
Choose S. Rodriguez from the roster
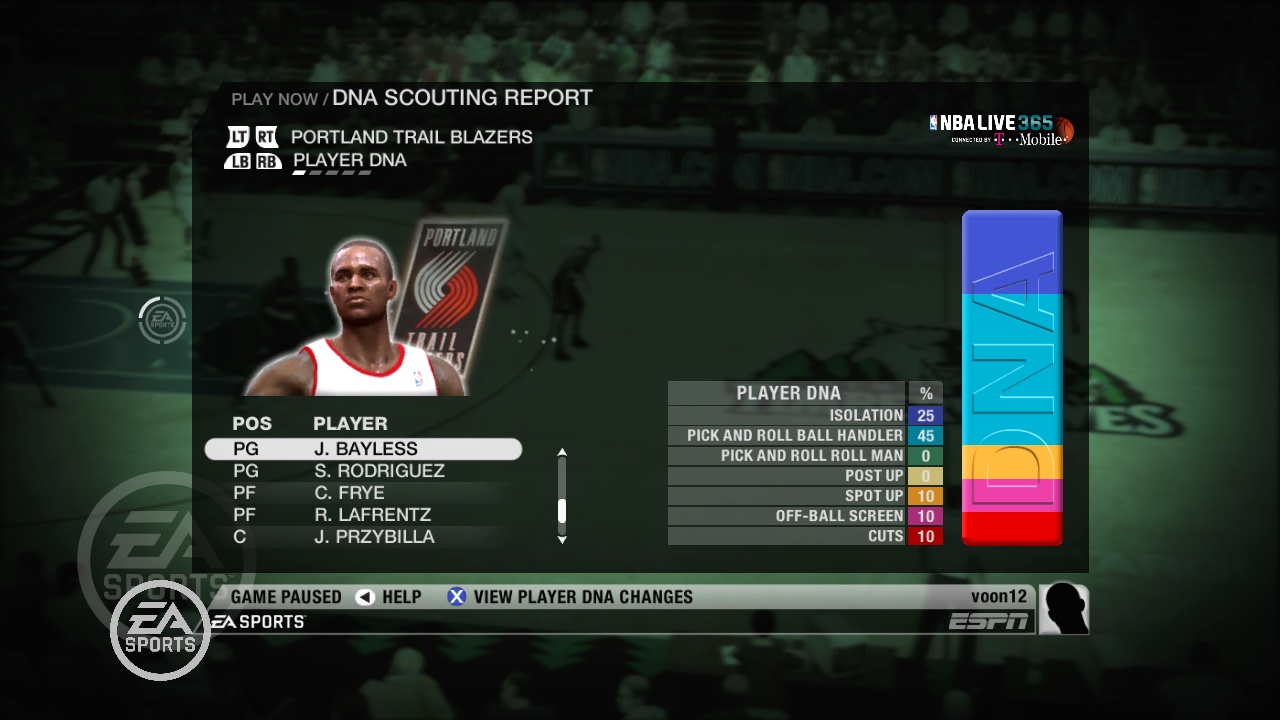click(x=378, y=471)
